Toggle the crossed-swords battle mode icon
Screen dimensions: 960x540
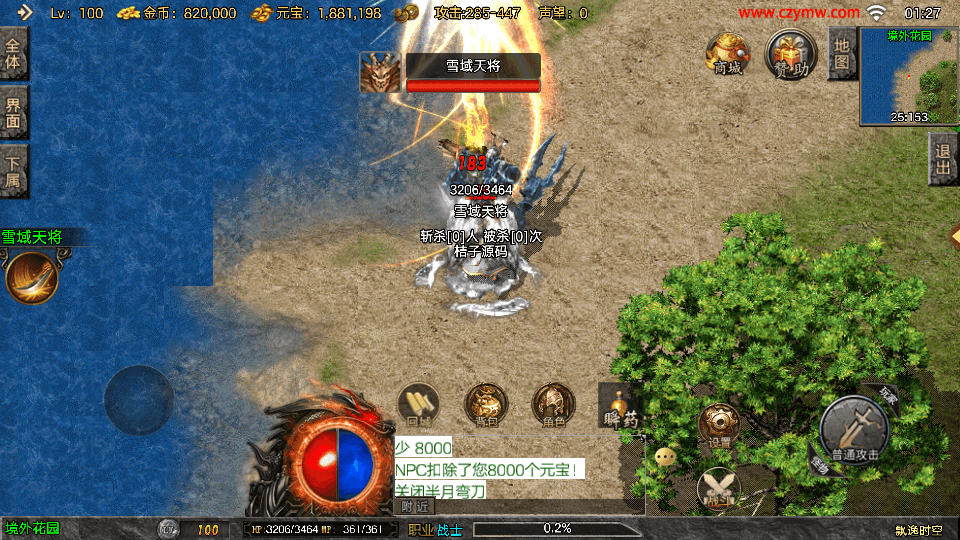[718, 488]
